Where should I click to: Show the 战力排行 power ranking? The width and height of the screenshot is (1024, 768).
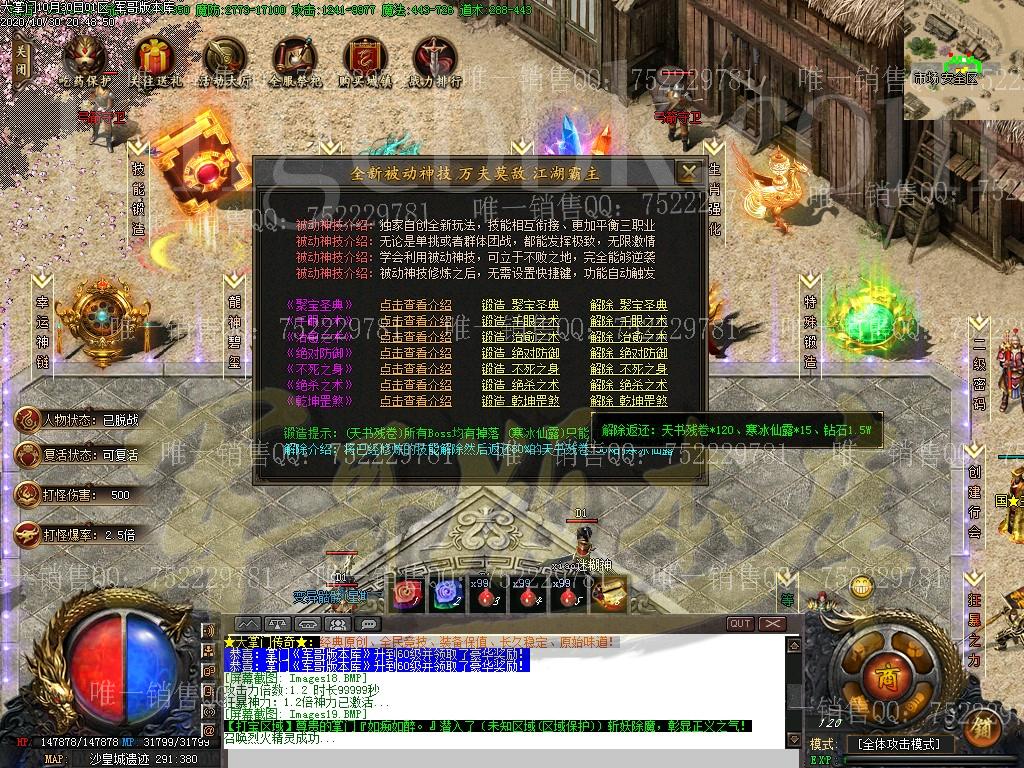pos(435,61)
